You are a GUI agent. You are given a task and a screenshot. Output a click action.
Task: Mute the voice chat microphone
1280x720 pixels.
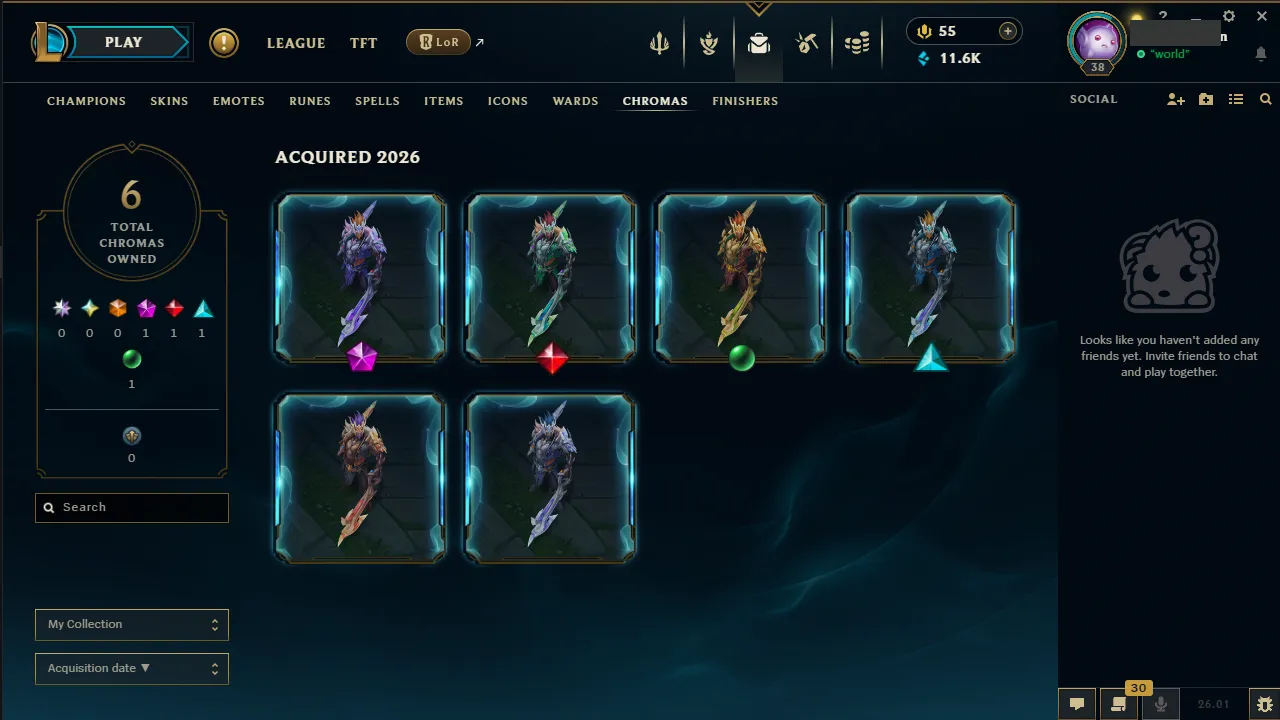1160,703
